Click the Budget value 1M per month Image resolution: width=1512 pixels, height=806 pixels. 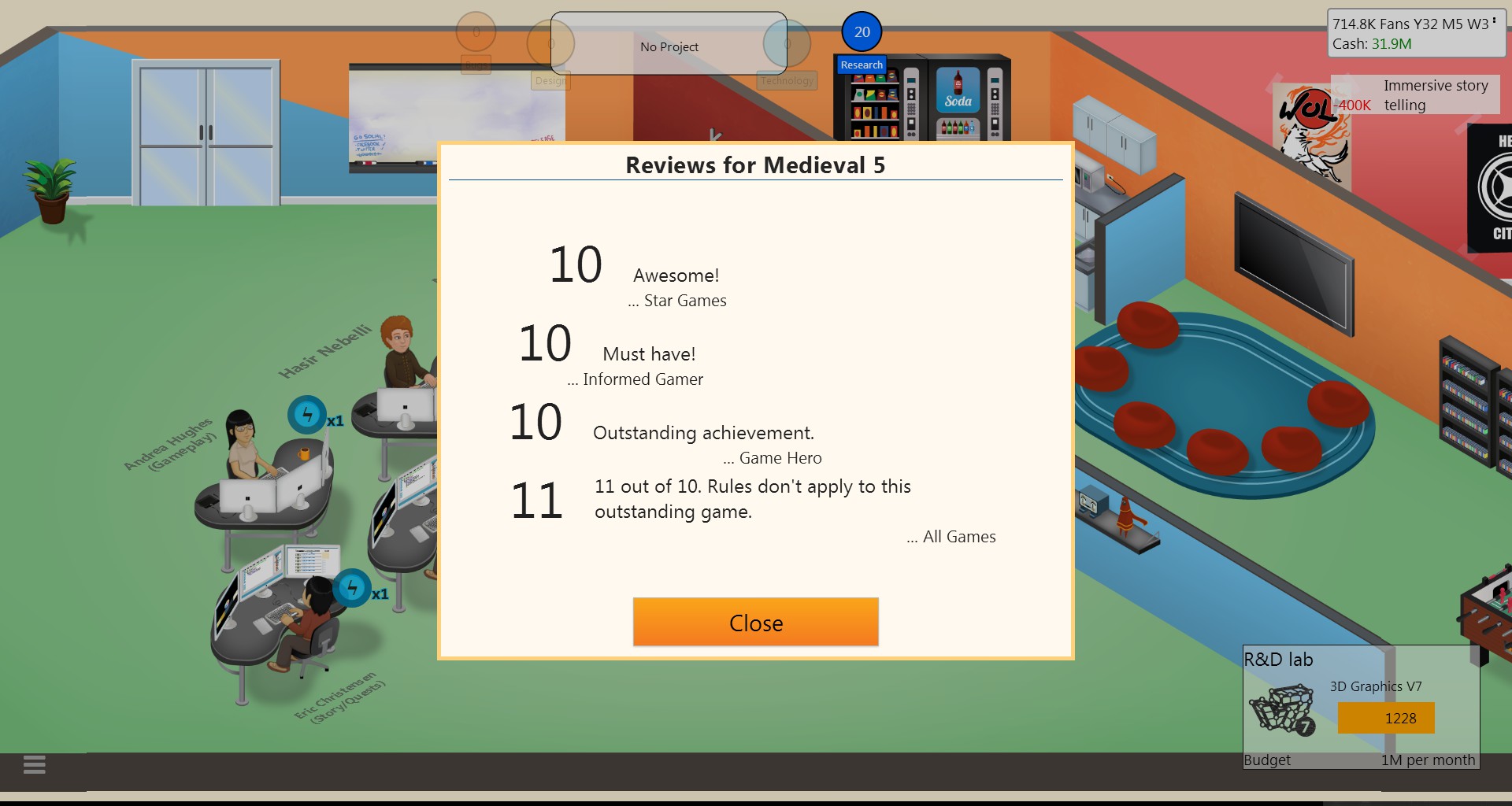[1428, 760]
